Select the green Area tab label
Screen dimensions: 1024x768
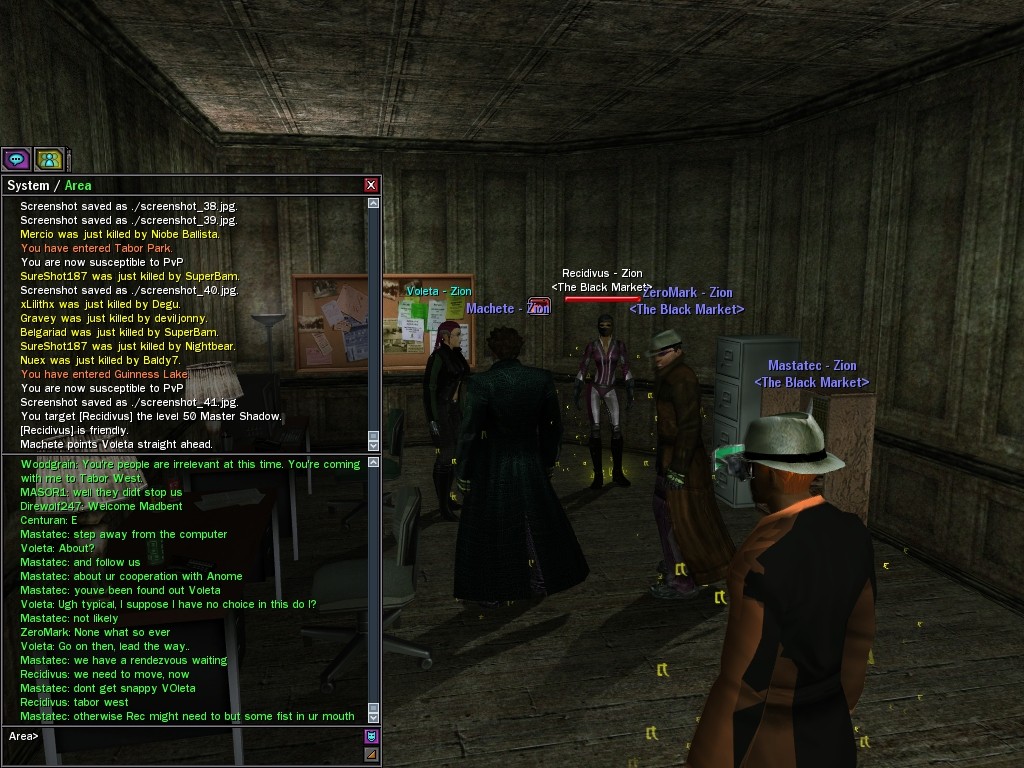click(78, 185)
